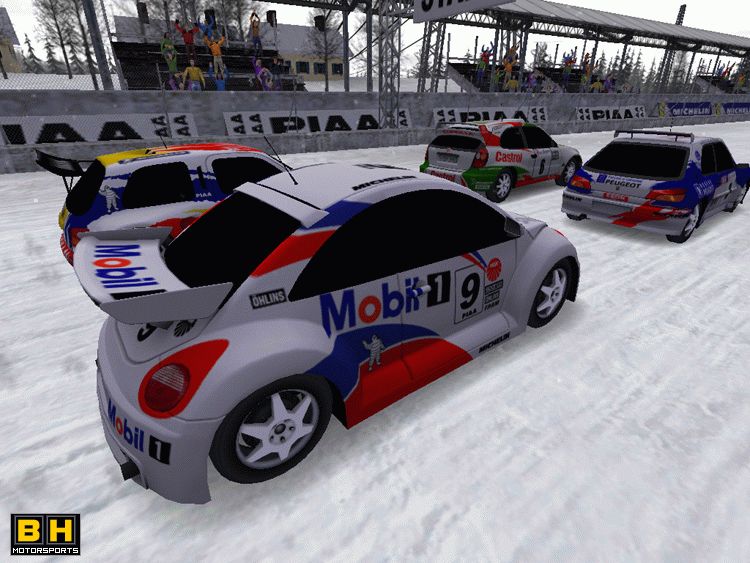Viewport: 750px width, 563px height.
Task: Click the BH Motorsports watermark logo
Action: coord(45,534)
